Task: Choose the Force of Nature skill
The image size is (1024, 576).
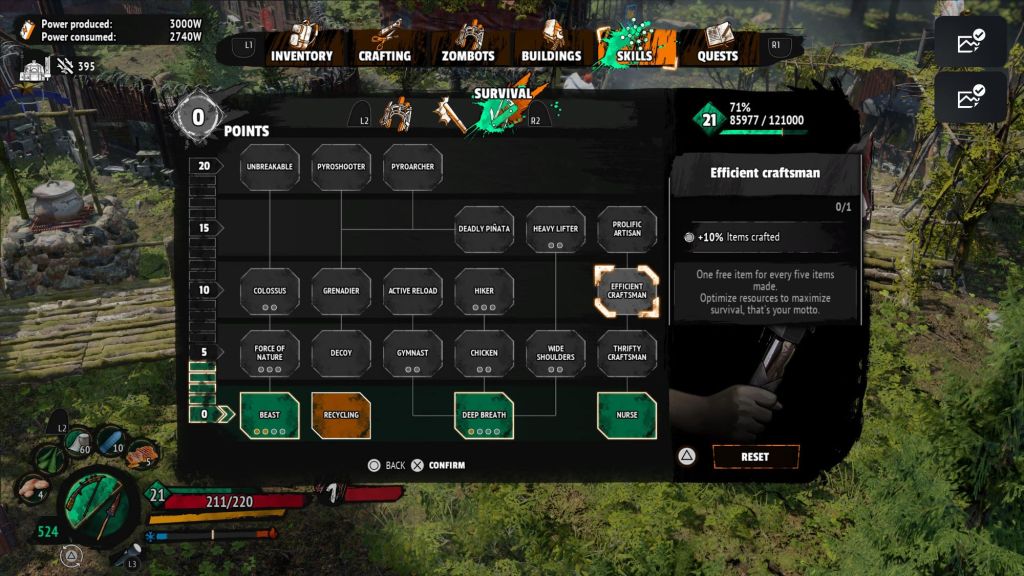Action: click(x=270, y=353)
